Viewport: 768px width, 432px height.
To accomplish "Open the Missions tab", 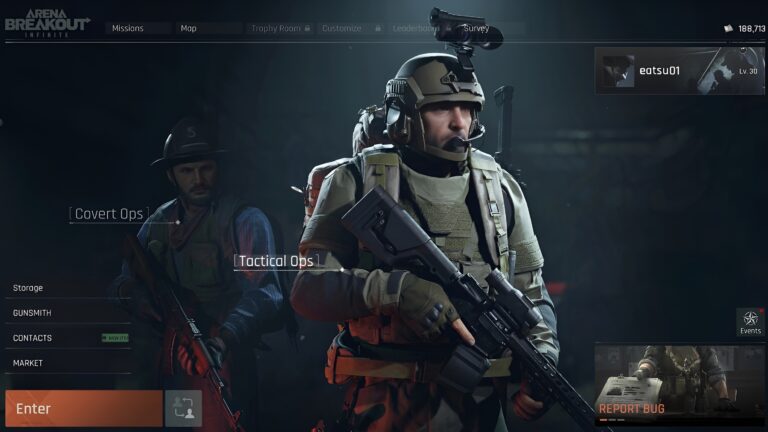I will click(x=128, y=29).
